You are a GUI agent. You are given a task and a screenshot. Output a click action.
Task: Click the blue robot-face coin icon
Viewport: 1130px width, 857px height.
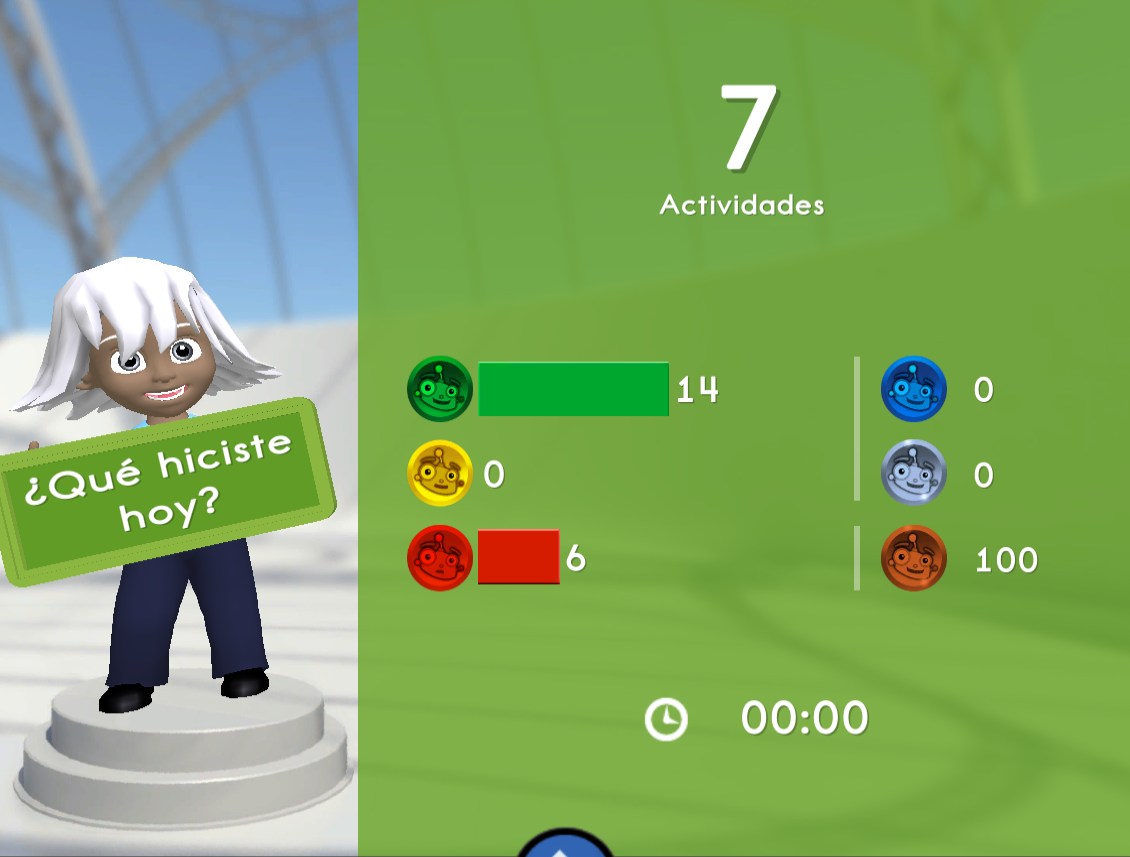pyautogui.click(x=913, y=389)
